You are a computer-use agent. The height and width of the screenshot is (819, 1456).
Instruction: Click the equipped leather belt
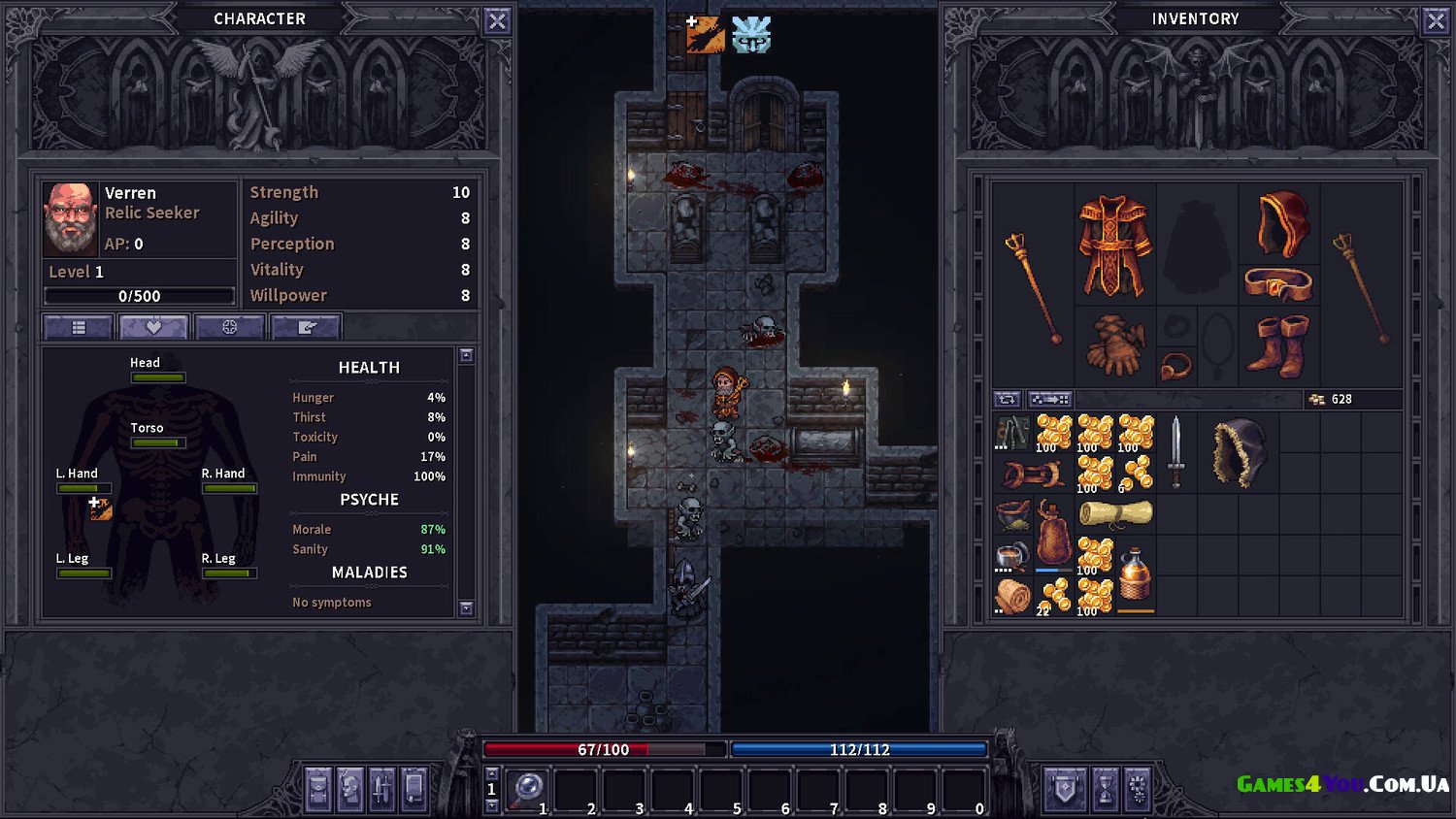(x=1278, y=284)
